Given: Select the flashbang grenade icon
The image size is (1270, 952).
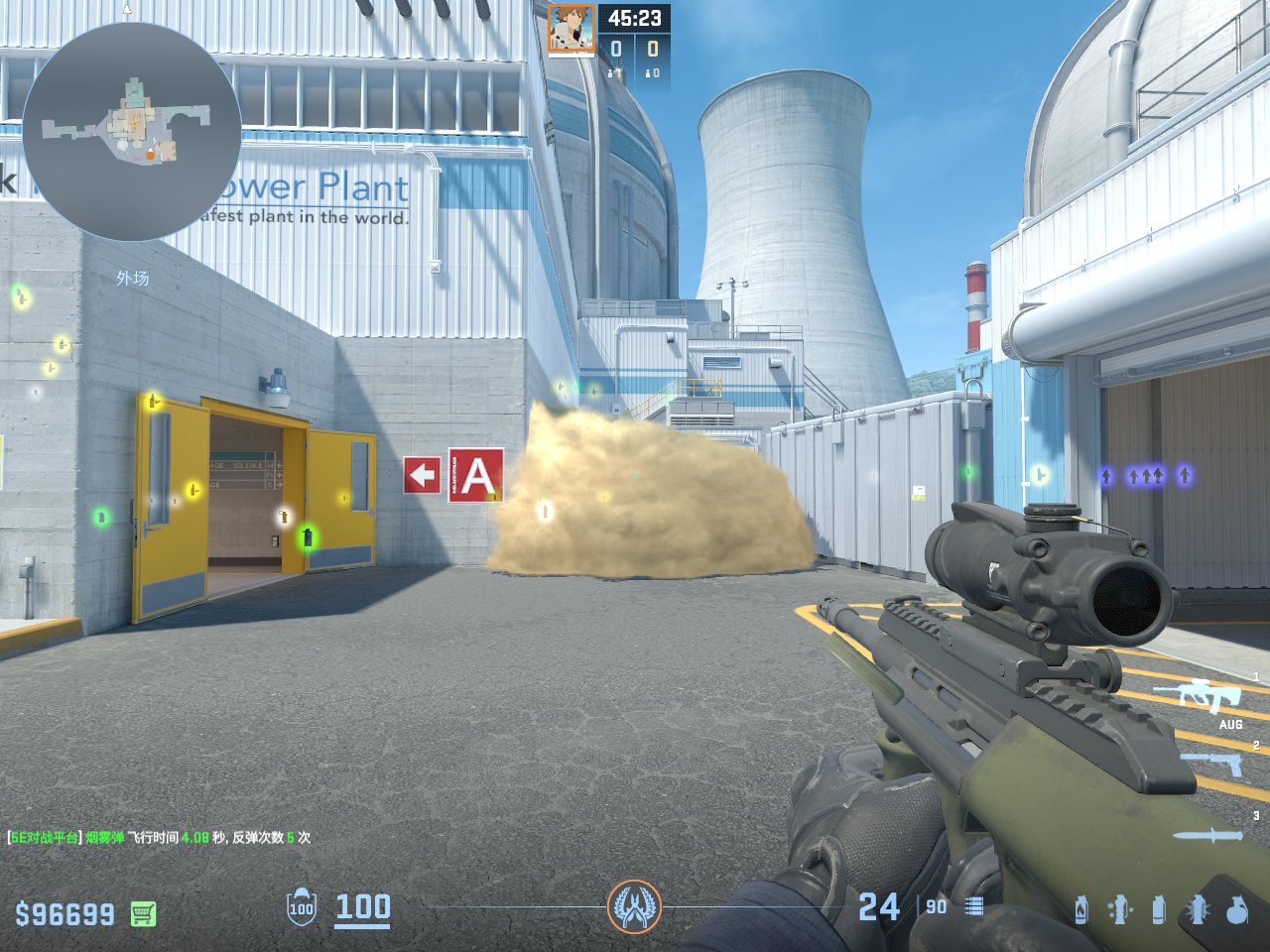Looking at the screenshot, I should tap(1198, 909).
